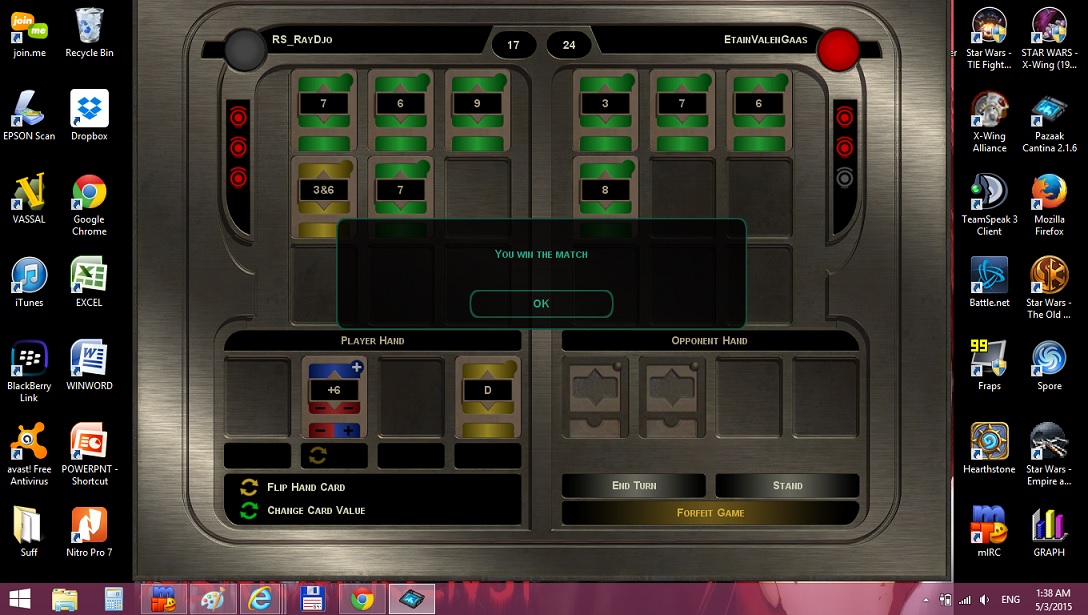Select the opponent's 8 table card

tap(605, 190)
